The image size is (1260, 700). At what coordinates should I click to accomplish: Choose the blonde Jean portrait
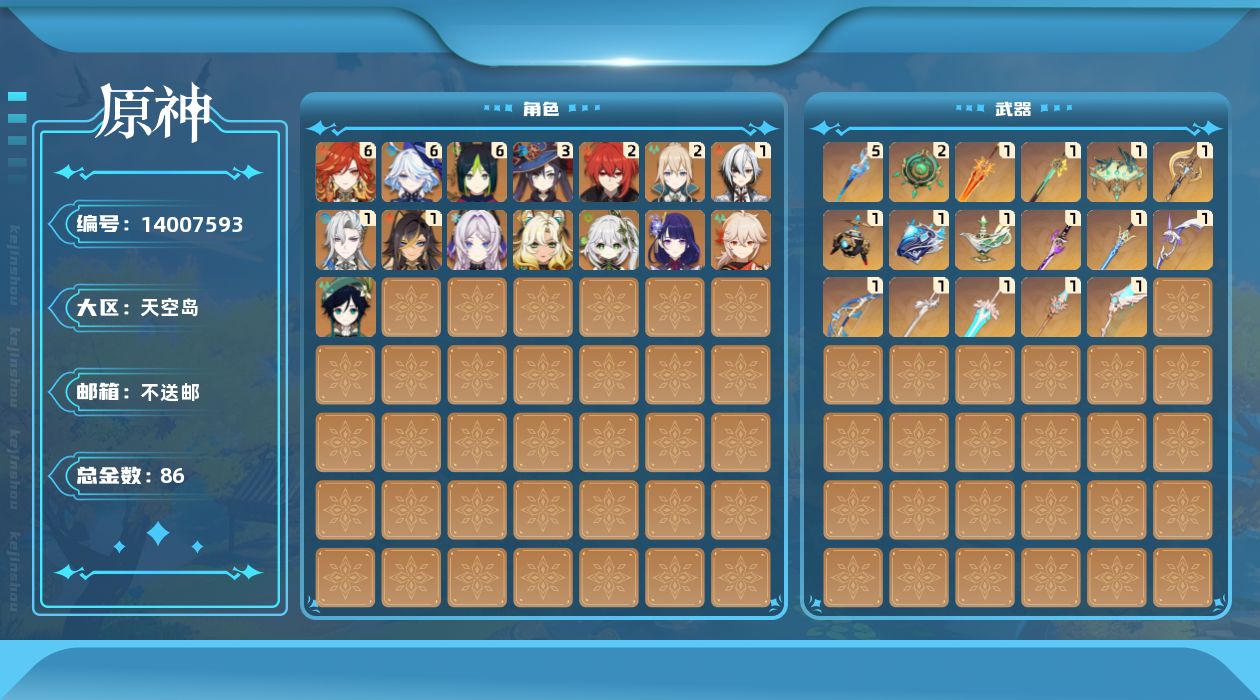coord(675,172)
